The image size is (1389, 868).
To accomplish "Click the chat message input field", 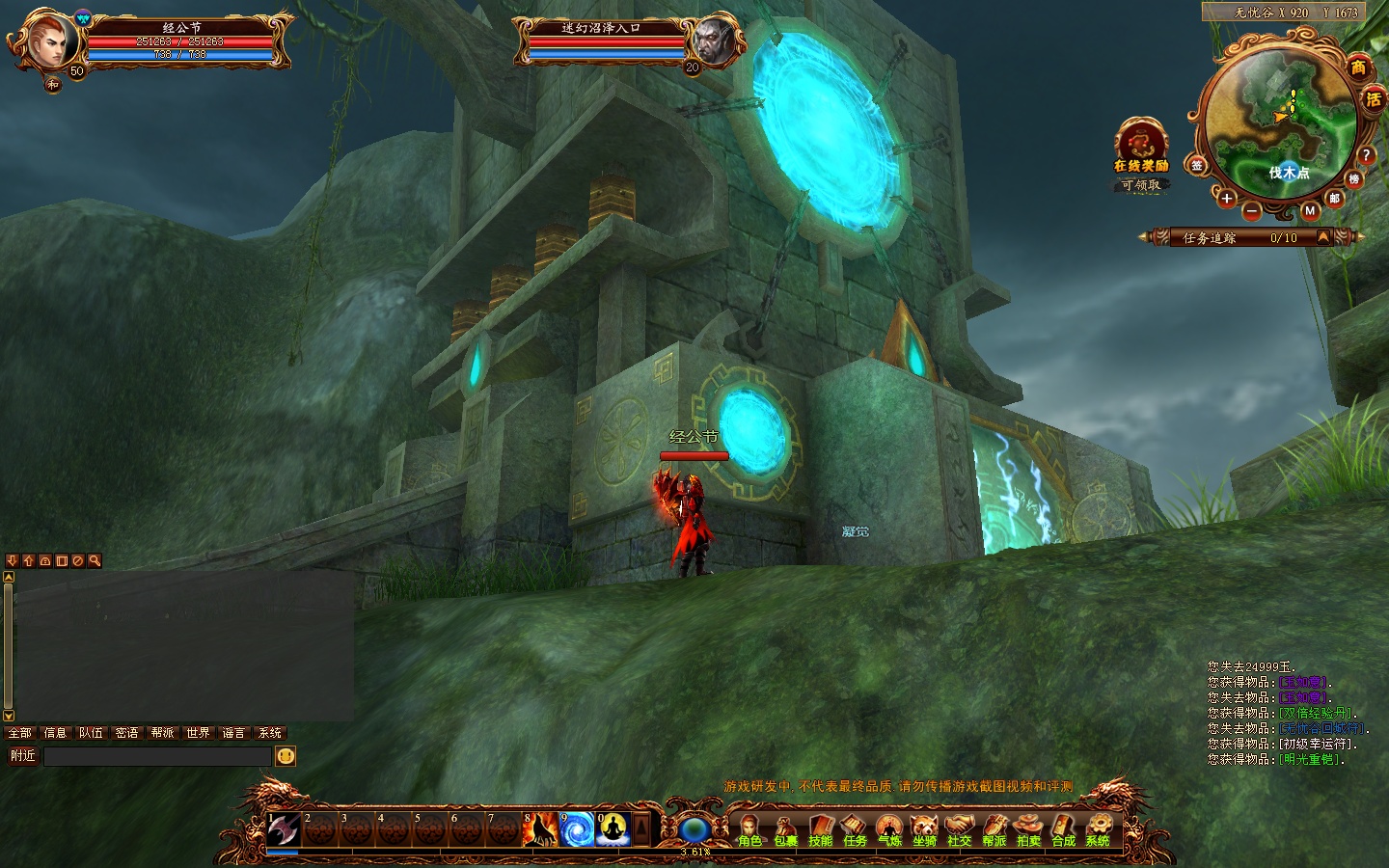I will click(x=157, y=756).
